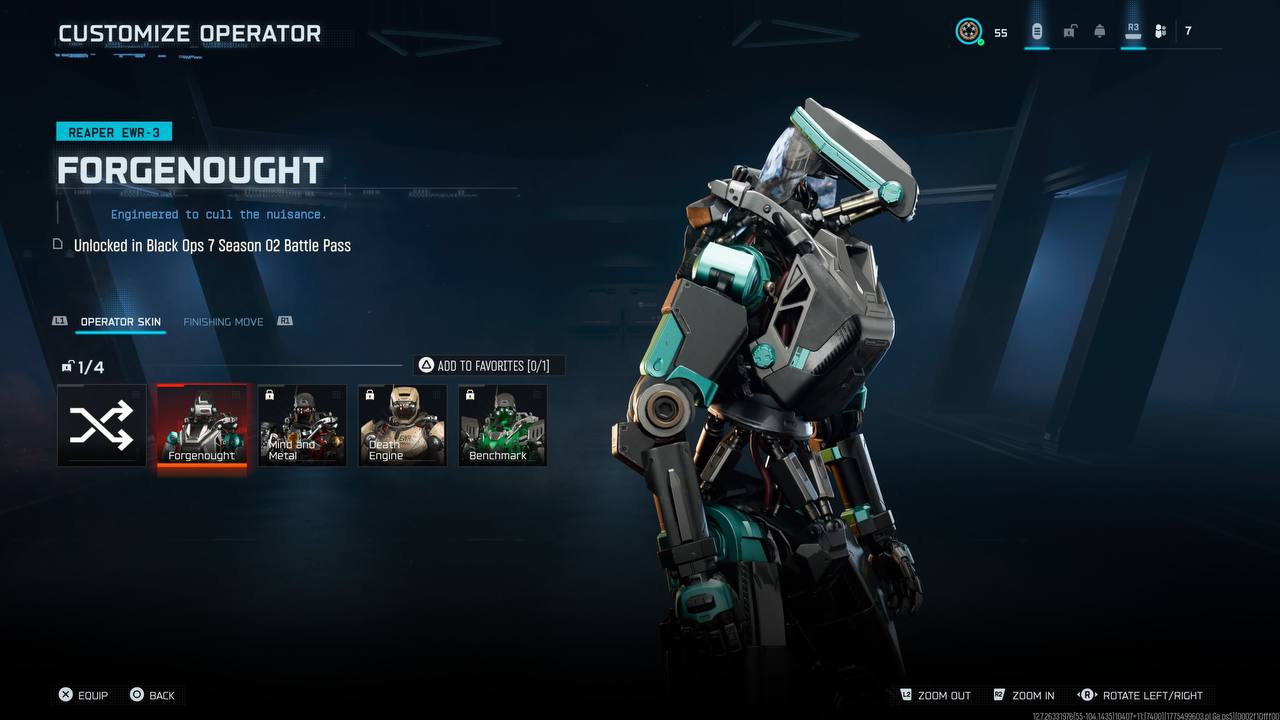The image size is (1280, 720).
Task: Equip the selected operator skin
Action: click(x=83, y=695)
